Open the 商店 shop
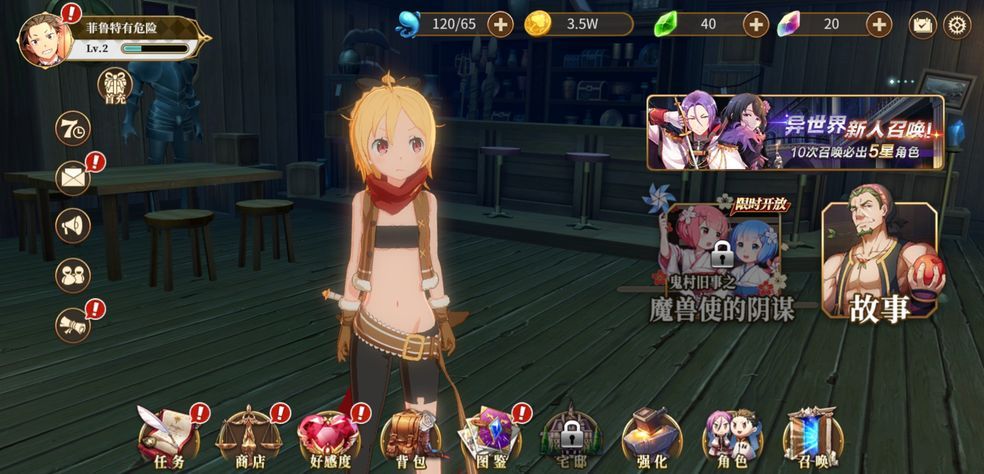The width and height of the screenshot is (984, 474). pyautogui.click(x=248, y=436)
